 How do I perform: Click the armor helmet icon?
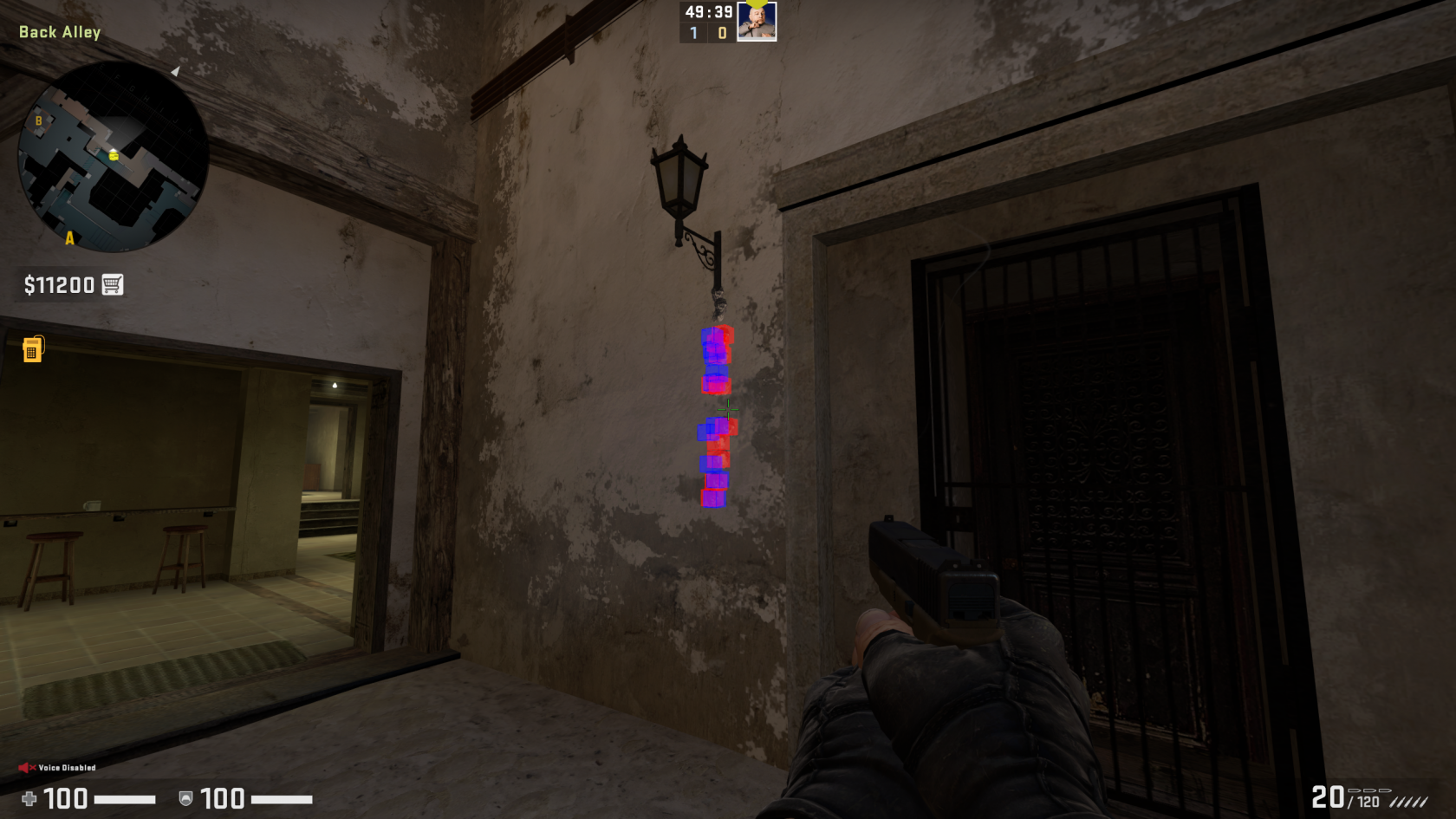pyautogui.click(x=185, y=799)
